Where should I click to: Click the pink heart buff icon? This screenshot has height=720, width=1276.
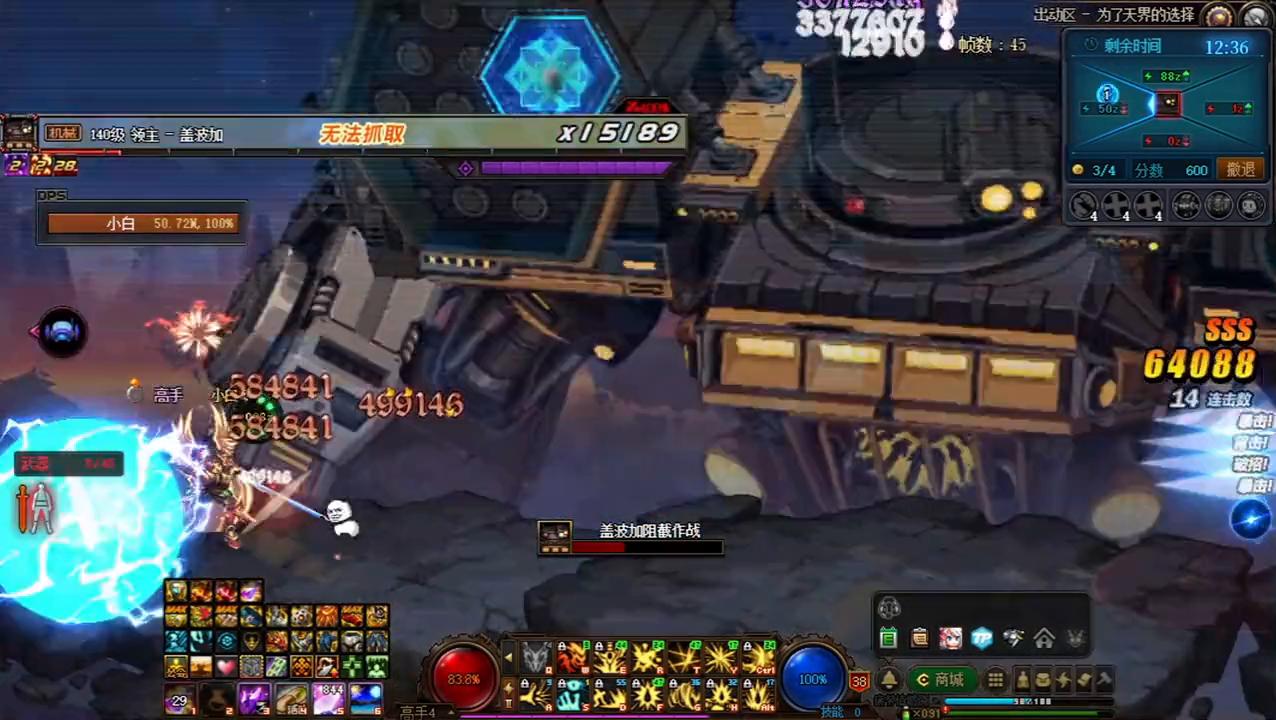(227, 666)
